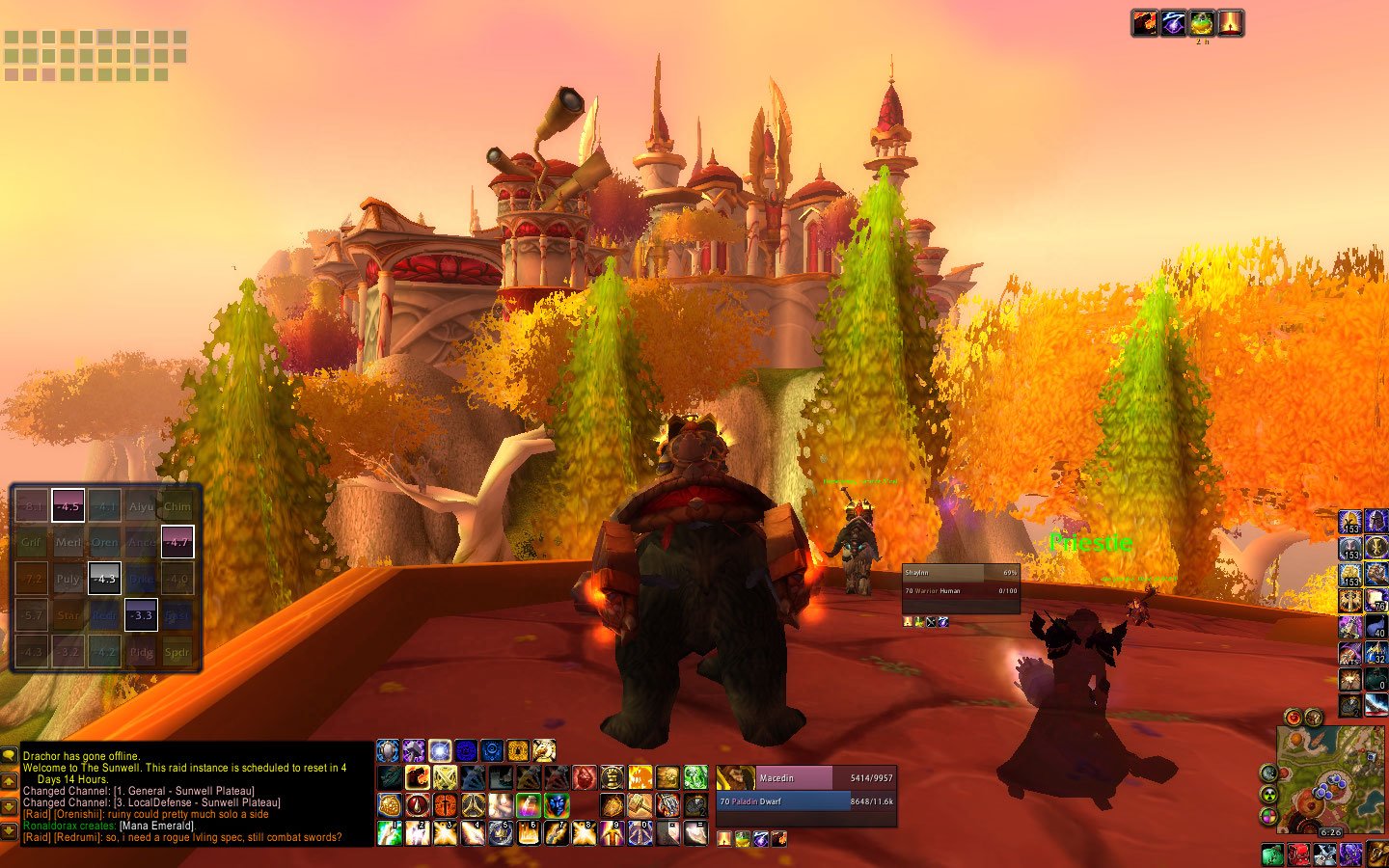Click the chat bubble button beside the chat
This screenshot has height=868, width=1389.
click(10, 756)
